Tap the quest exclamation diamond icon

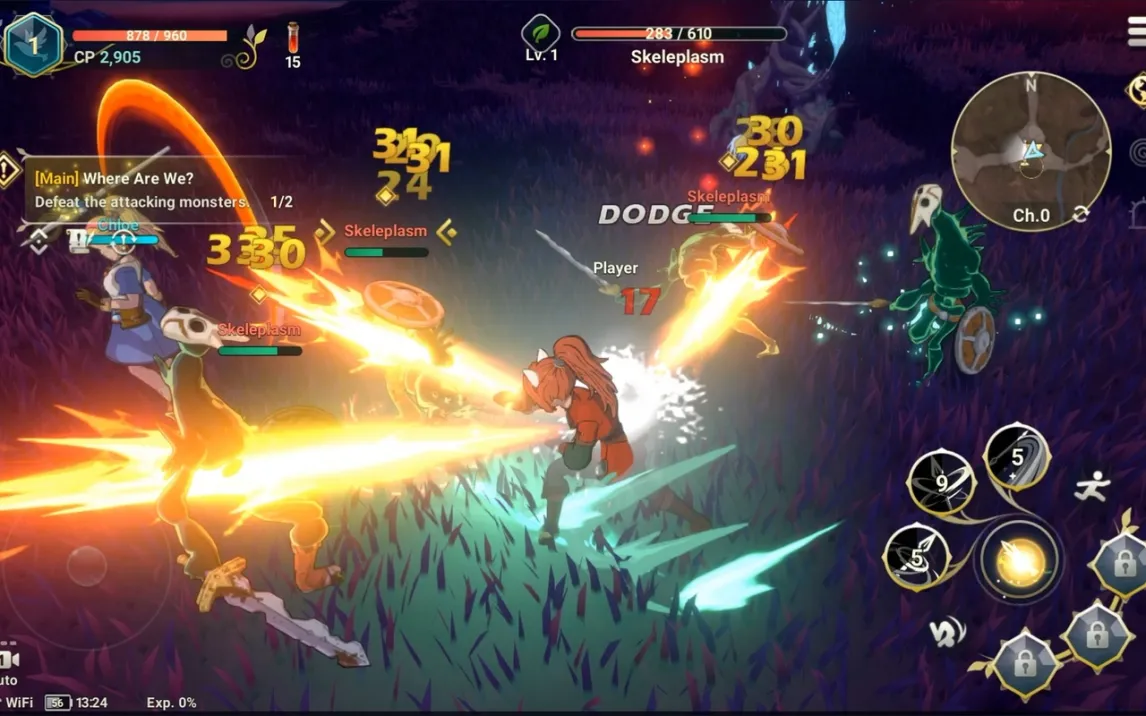click(8, 170)
